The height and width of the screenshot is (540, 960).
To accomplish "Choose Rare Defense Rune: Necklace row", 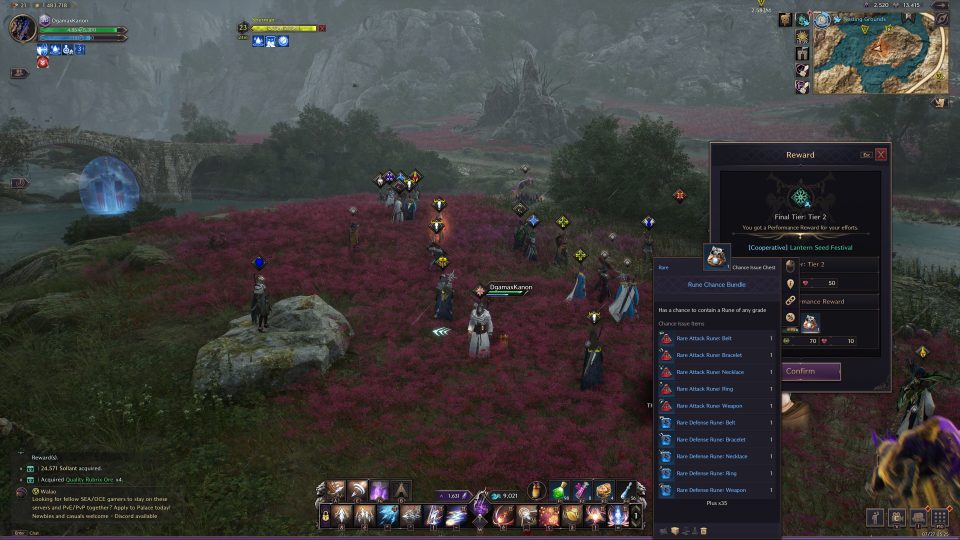I will (716, 456).
